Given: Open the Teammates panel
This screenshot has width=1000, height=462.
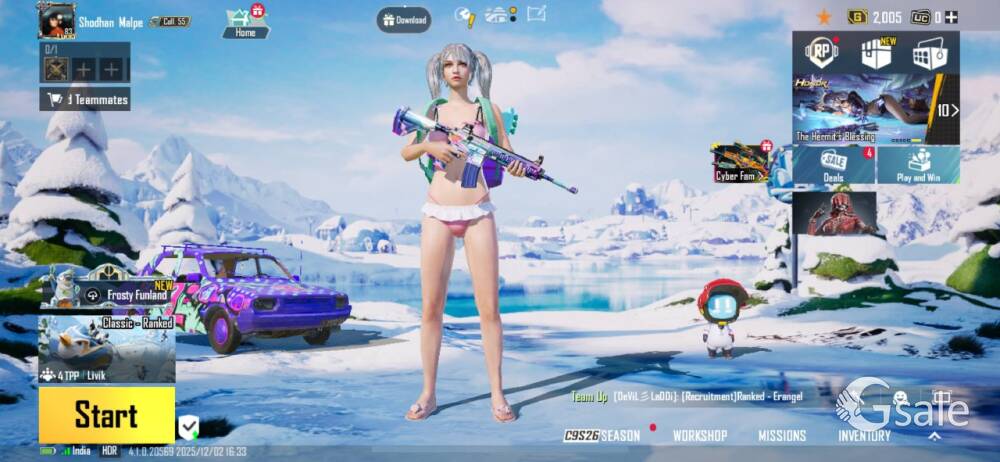Looking at the screenshot, I should (85, 99).
